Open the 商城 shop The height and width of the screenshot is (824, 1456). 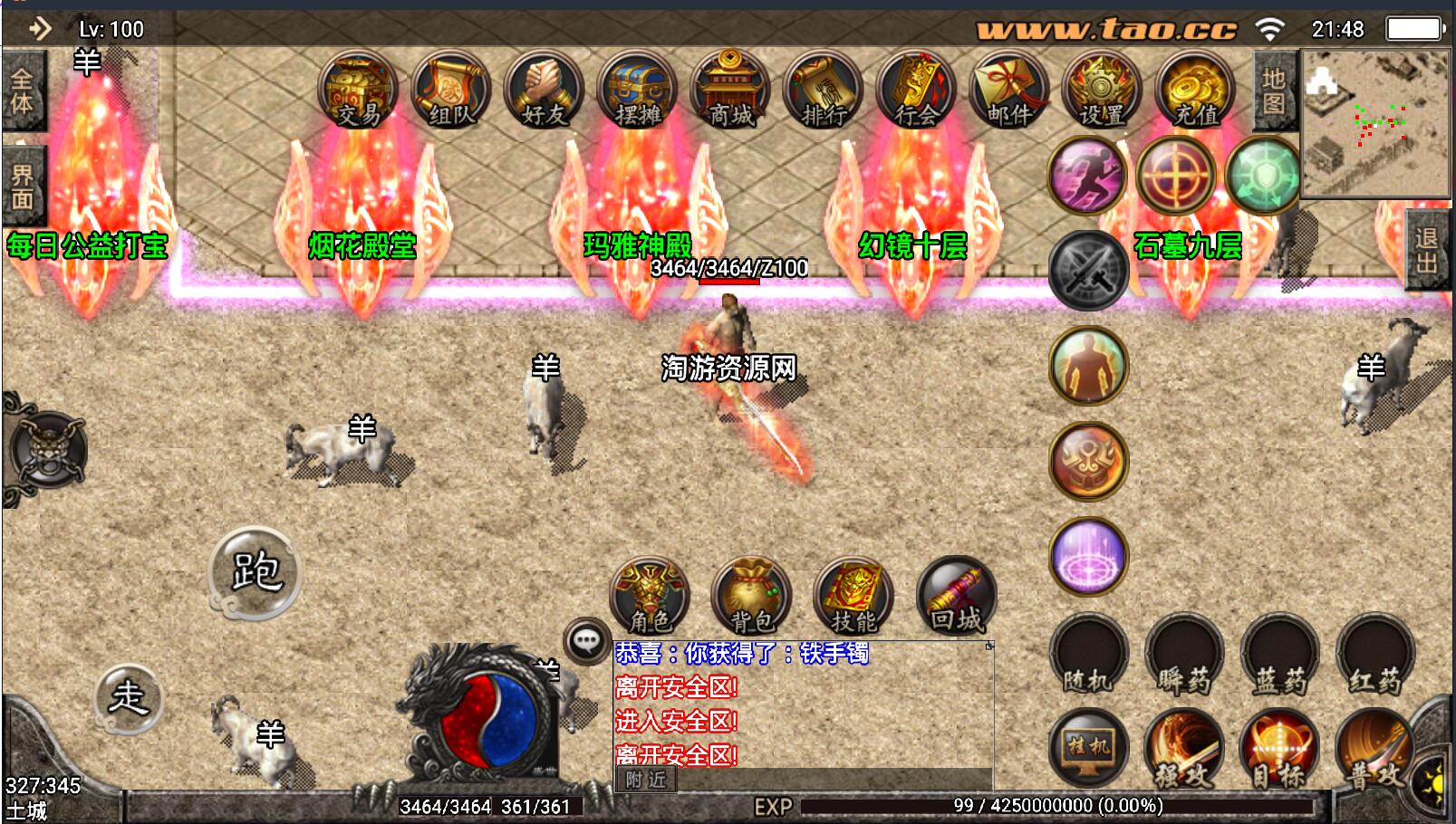[730, 91]
